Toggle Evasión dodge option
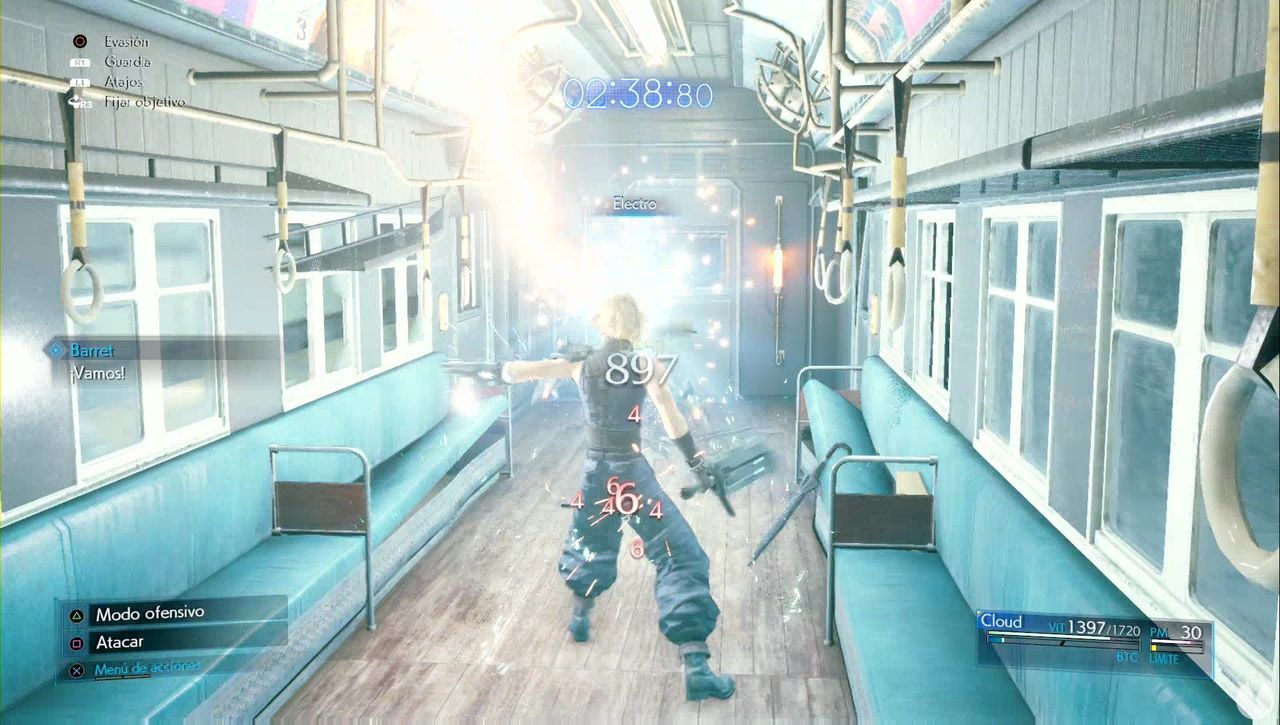Screen dimensions: 1280x725 click(x=126, y=42)
